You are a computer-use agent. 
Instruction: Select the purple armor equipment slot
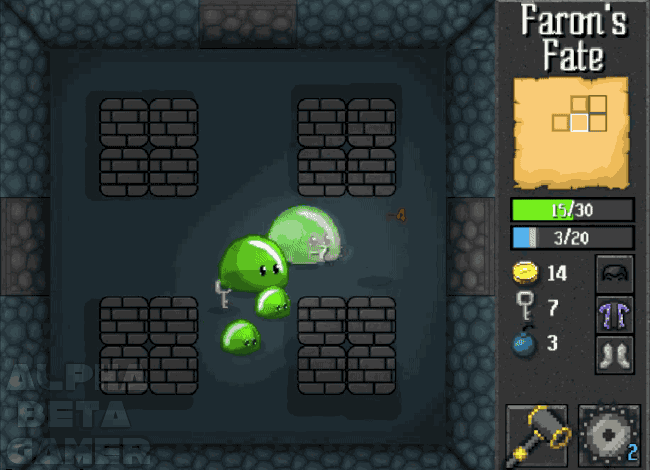pos(615,314)
